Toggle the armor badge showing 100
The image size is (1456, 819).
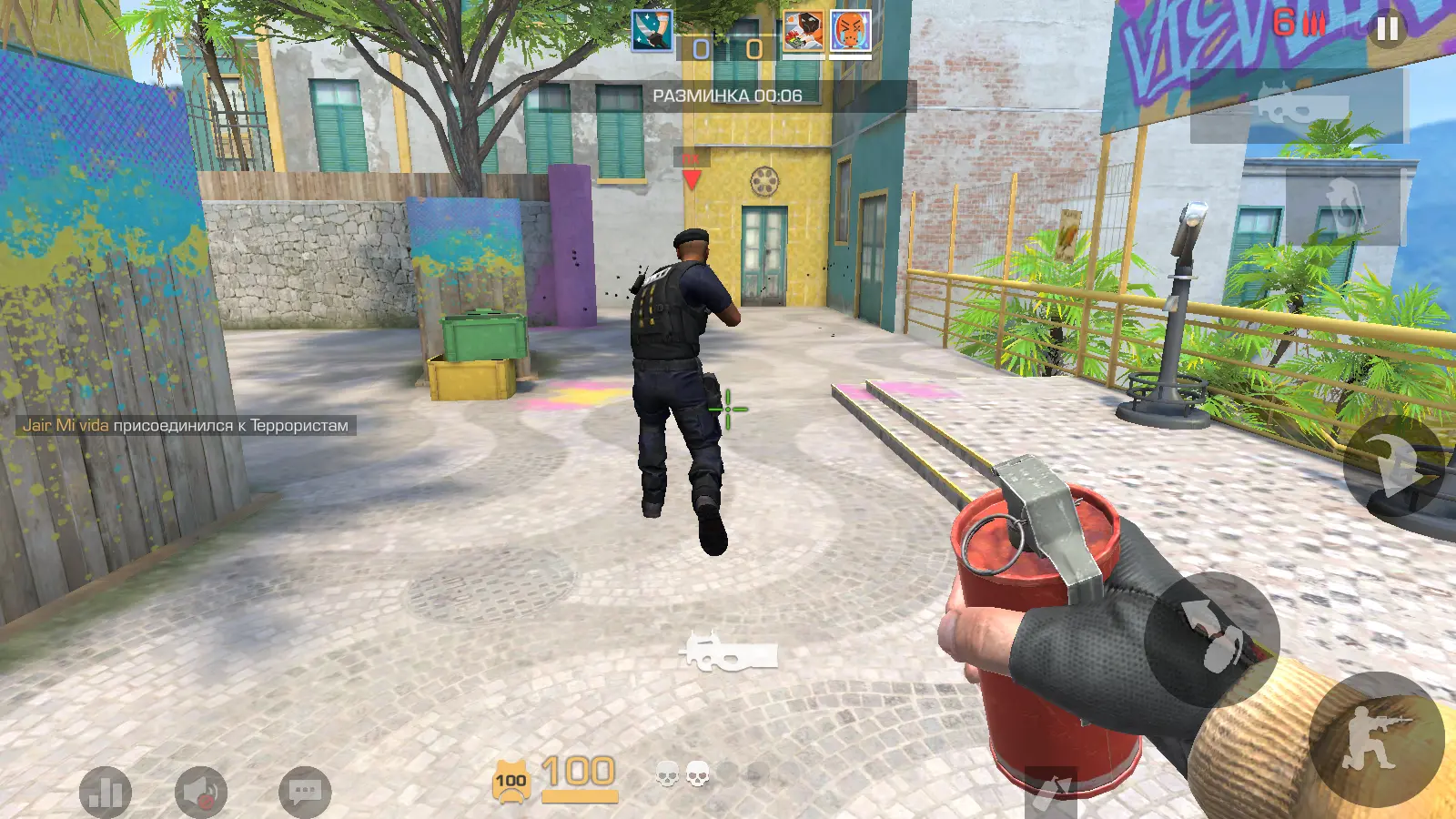[x=512, y=780]
